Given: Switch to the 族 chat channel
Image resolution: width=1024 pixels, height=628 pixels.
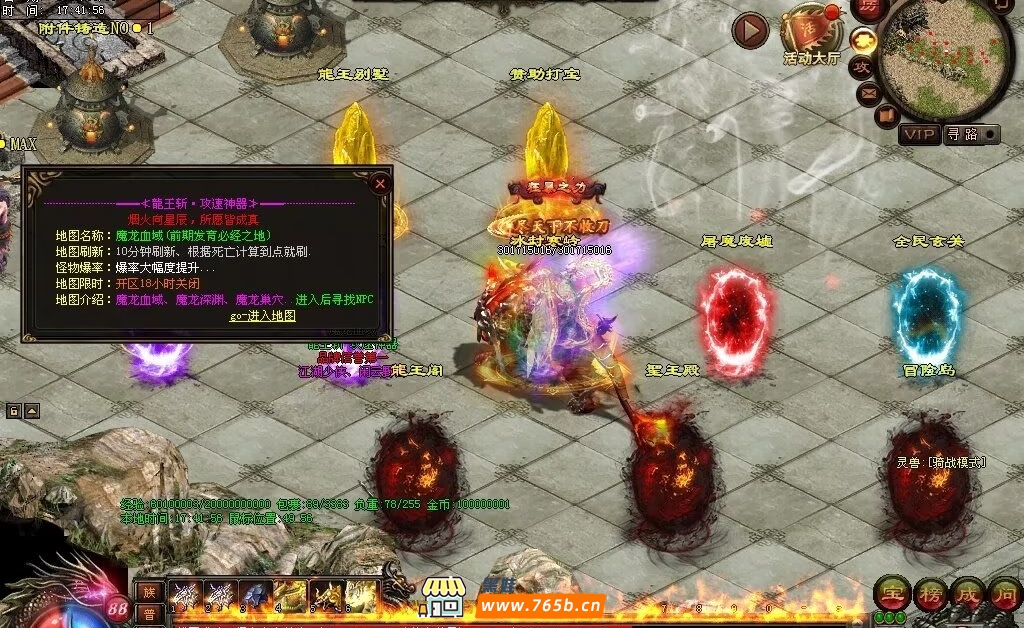Looking at the screenshot, I should [149, 590].
